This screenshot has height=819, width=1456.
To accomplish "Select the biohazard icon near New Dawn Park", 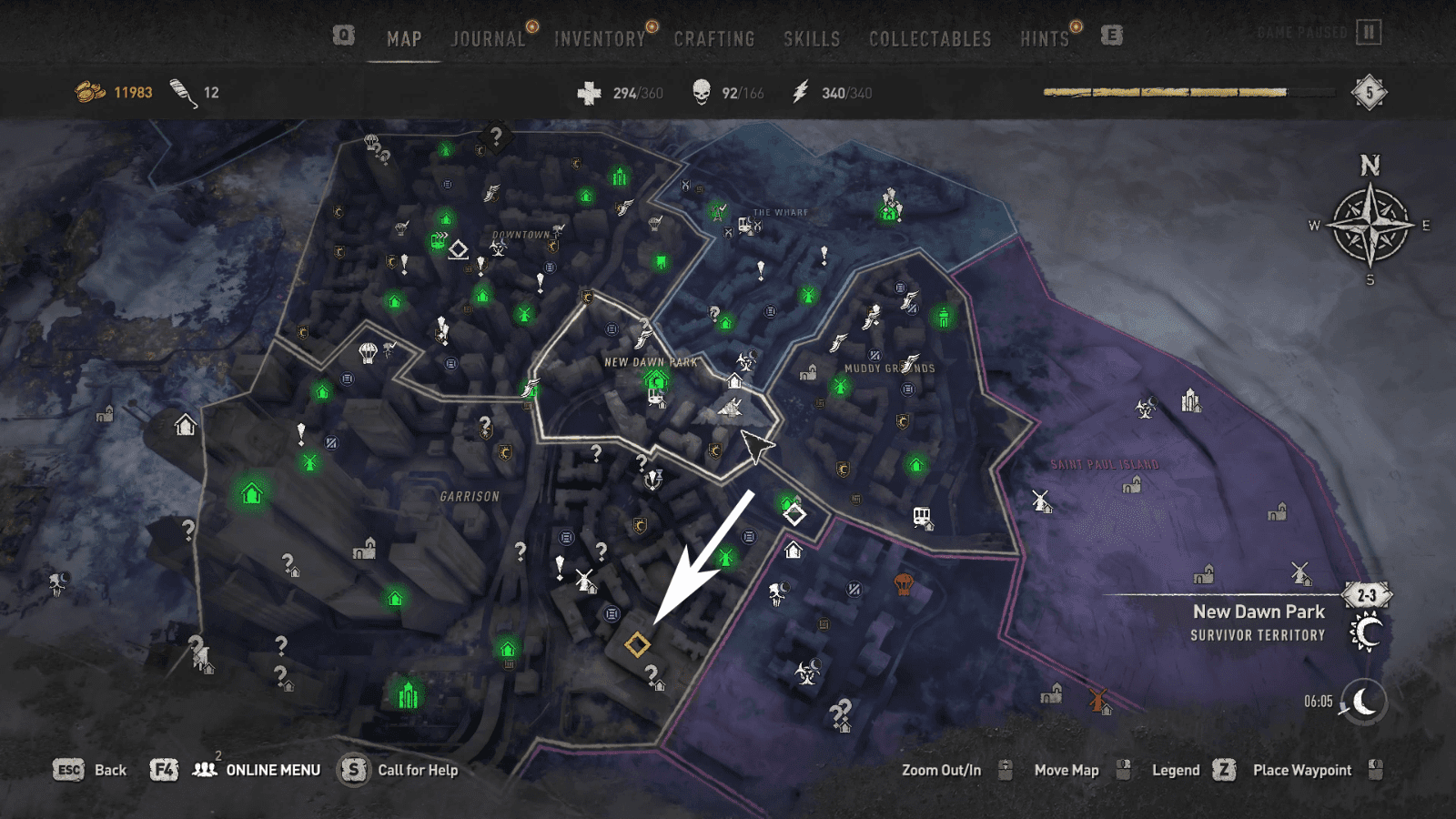I will 746,361.
